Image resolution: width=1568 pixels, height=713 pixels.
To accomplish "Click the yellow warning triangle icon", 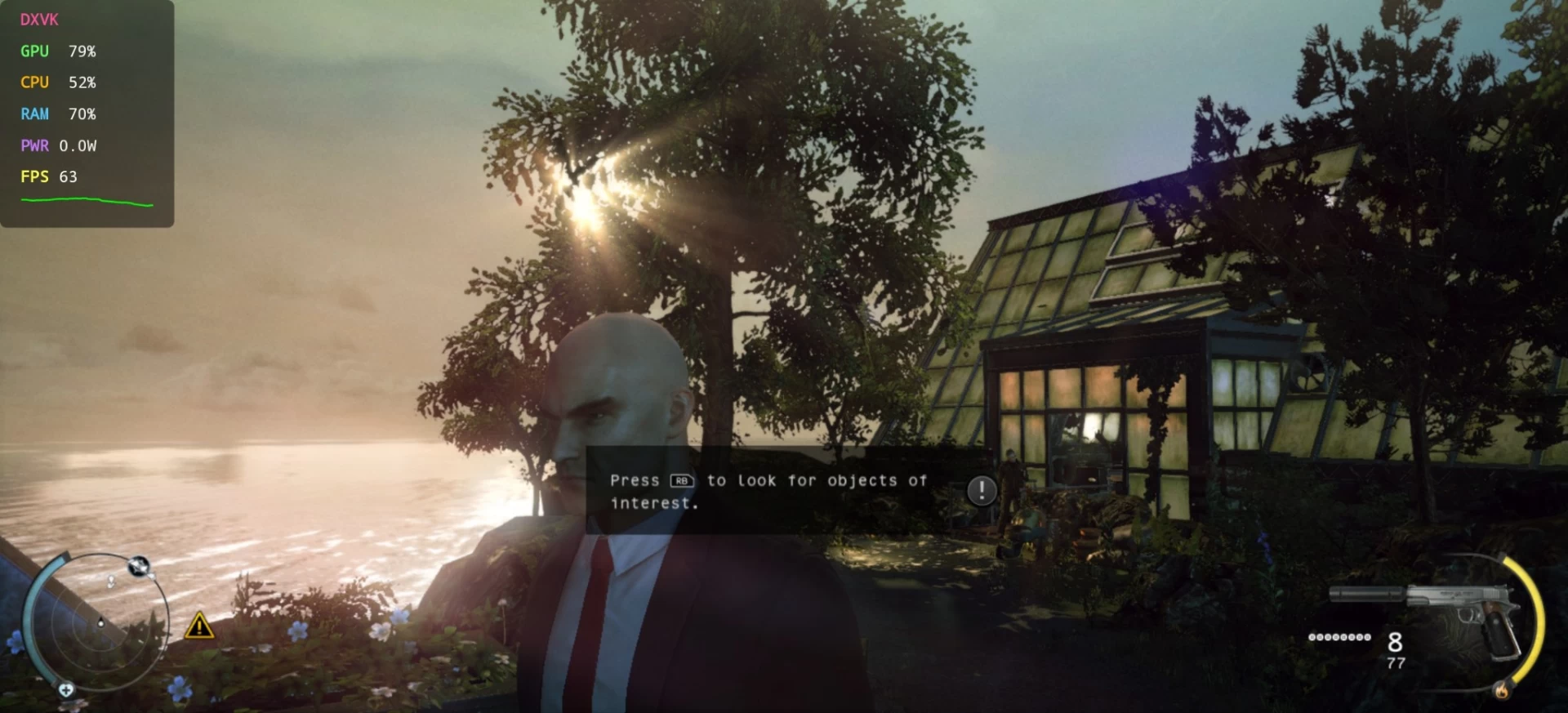I will [x=198, y=626].
